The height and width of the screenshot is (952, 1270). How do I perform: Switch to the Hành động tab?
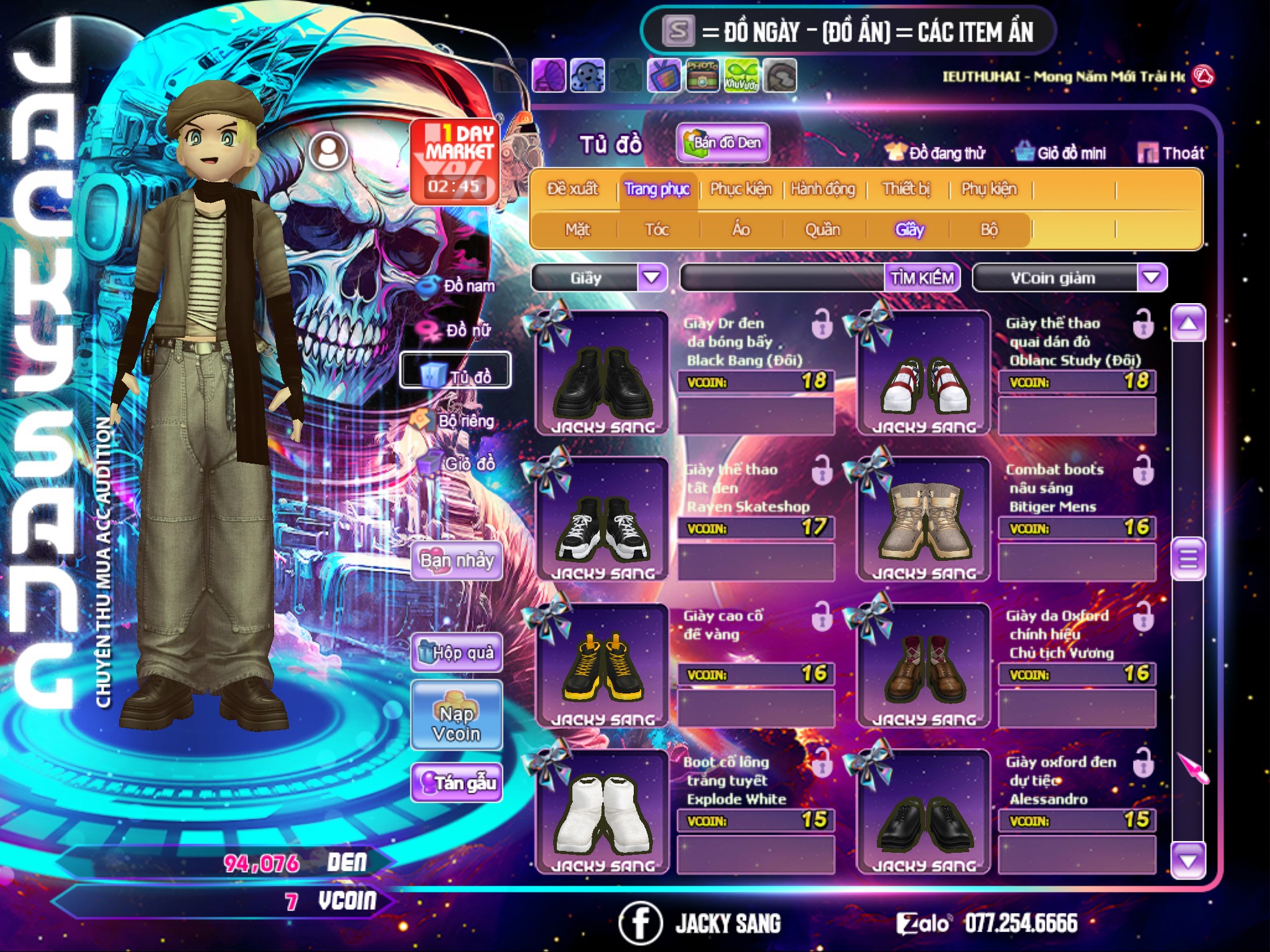point(822,189)
